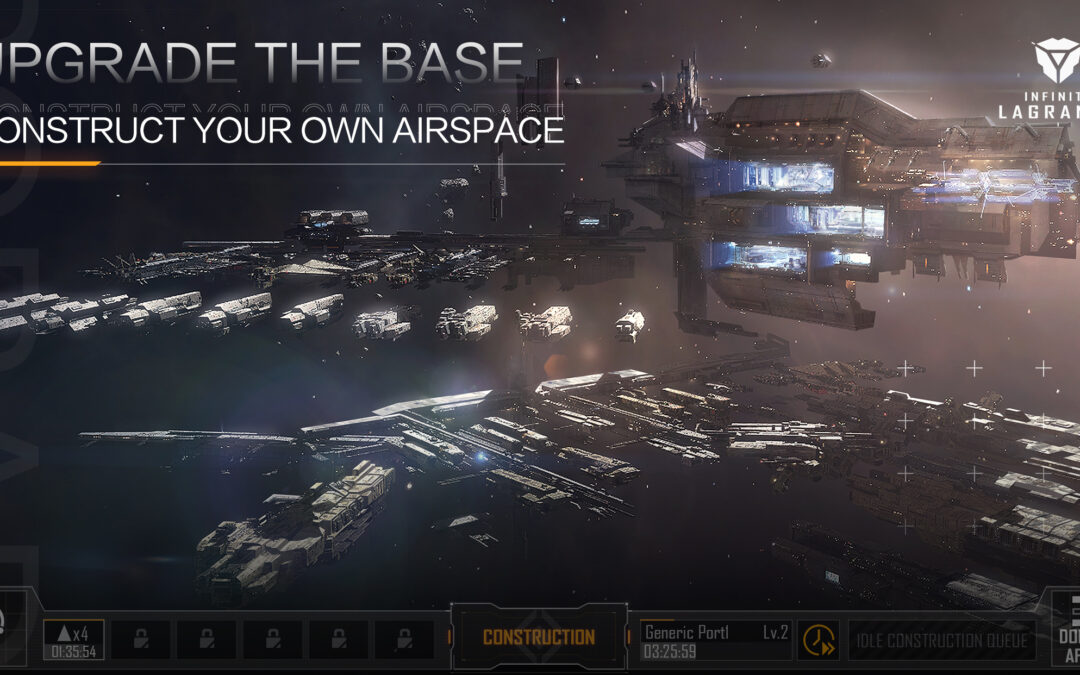Open the x4 ship production slot

(73, 640)
